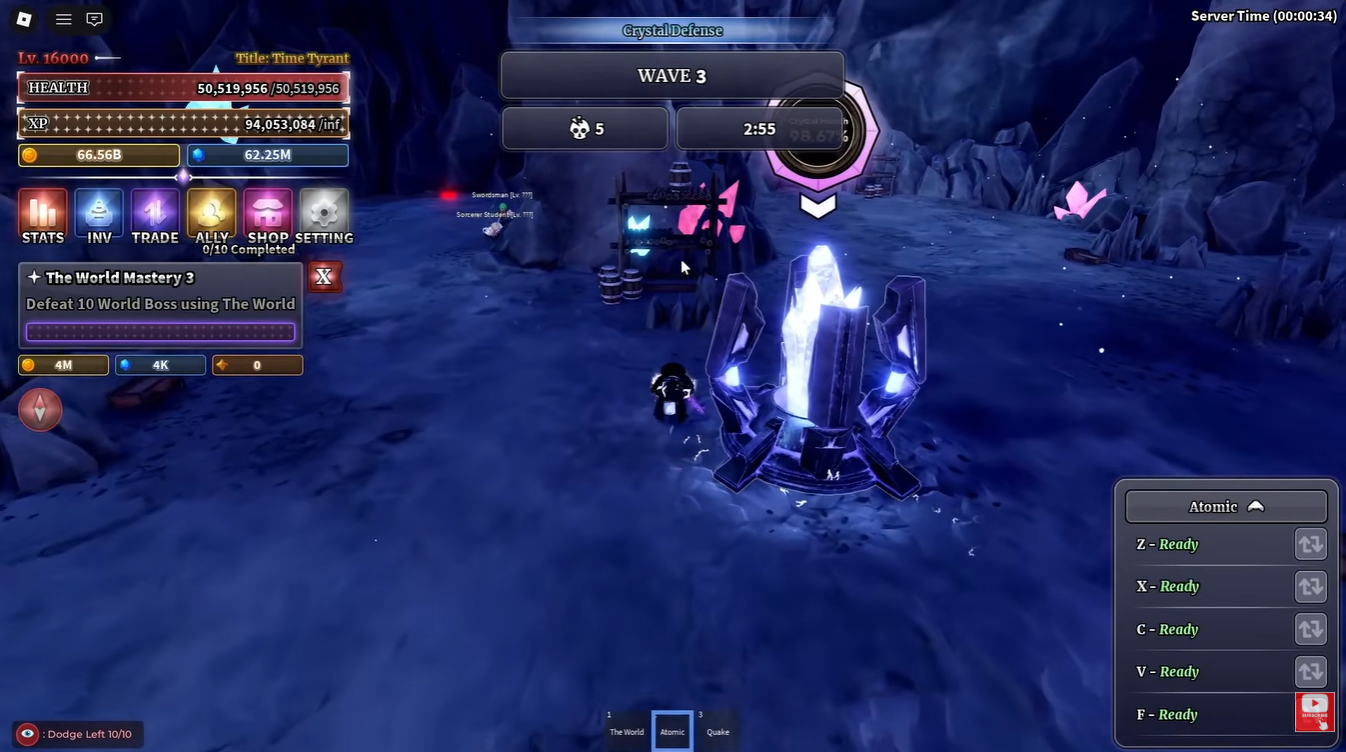The height and width of the screenshot is (752, 1346).
Task: Click the red compass arrow indicator
Action: pyautogui.click(x=40, y=410)
